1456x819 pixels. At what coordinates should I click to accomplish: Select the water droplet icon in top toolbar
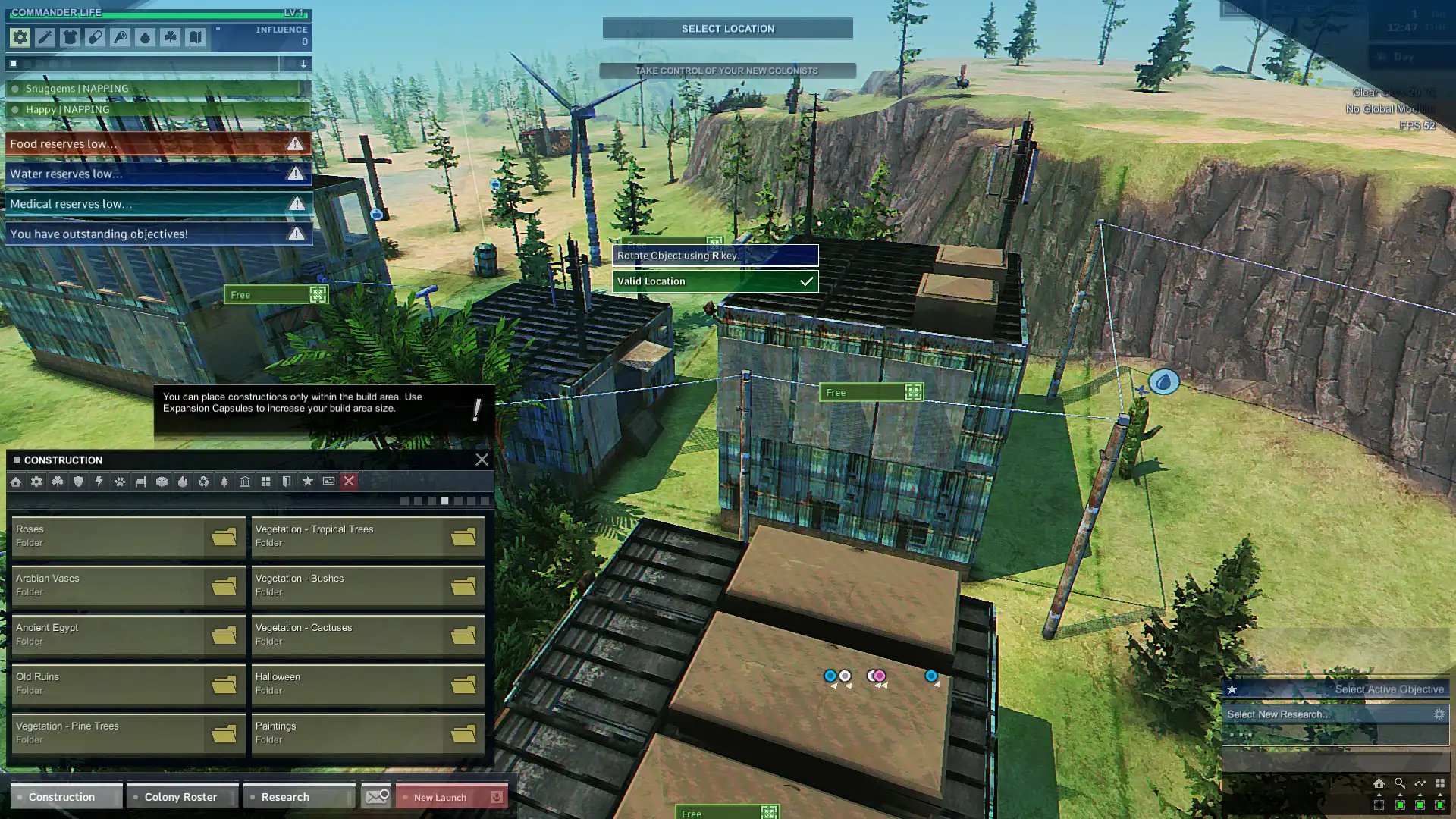[x=145, y=36]
